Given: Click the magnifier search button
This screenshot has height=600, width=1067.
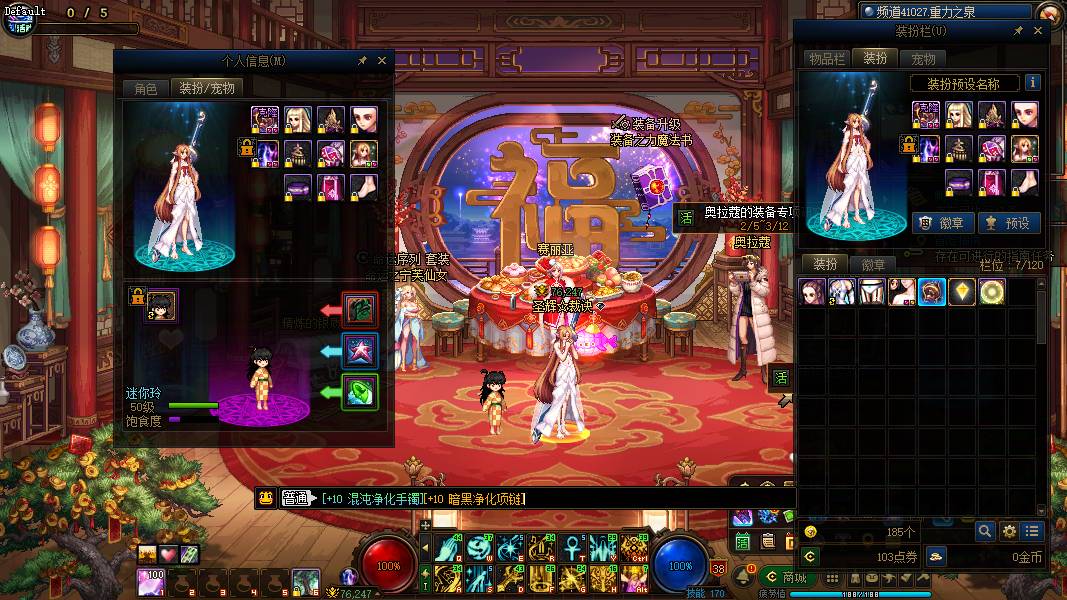Looking at the screenshot, I should click(x=985, y=531).
